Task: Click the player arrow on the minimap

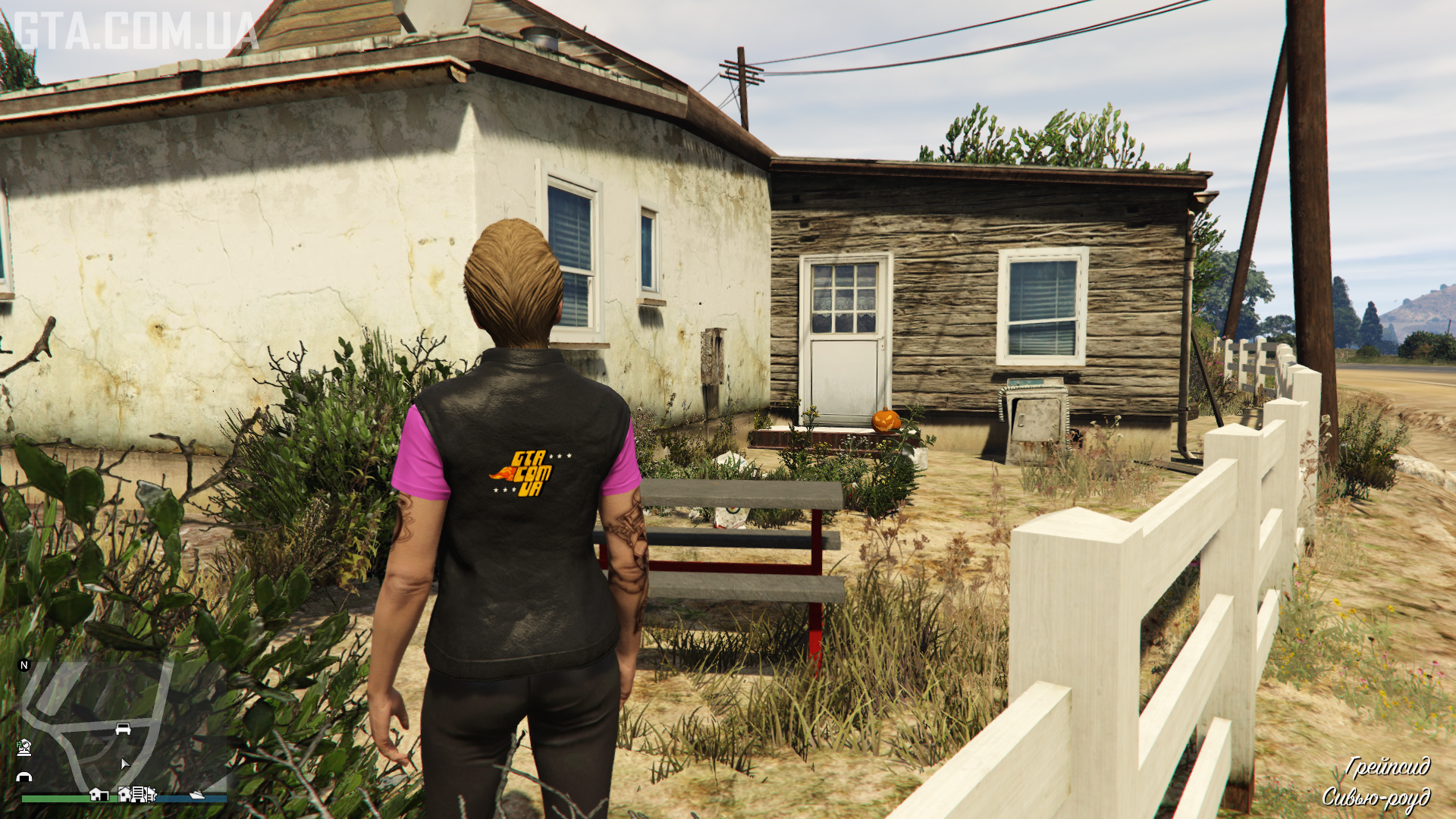Action: 124,764
